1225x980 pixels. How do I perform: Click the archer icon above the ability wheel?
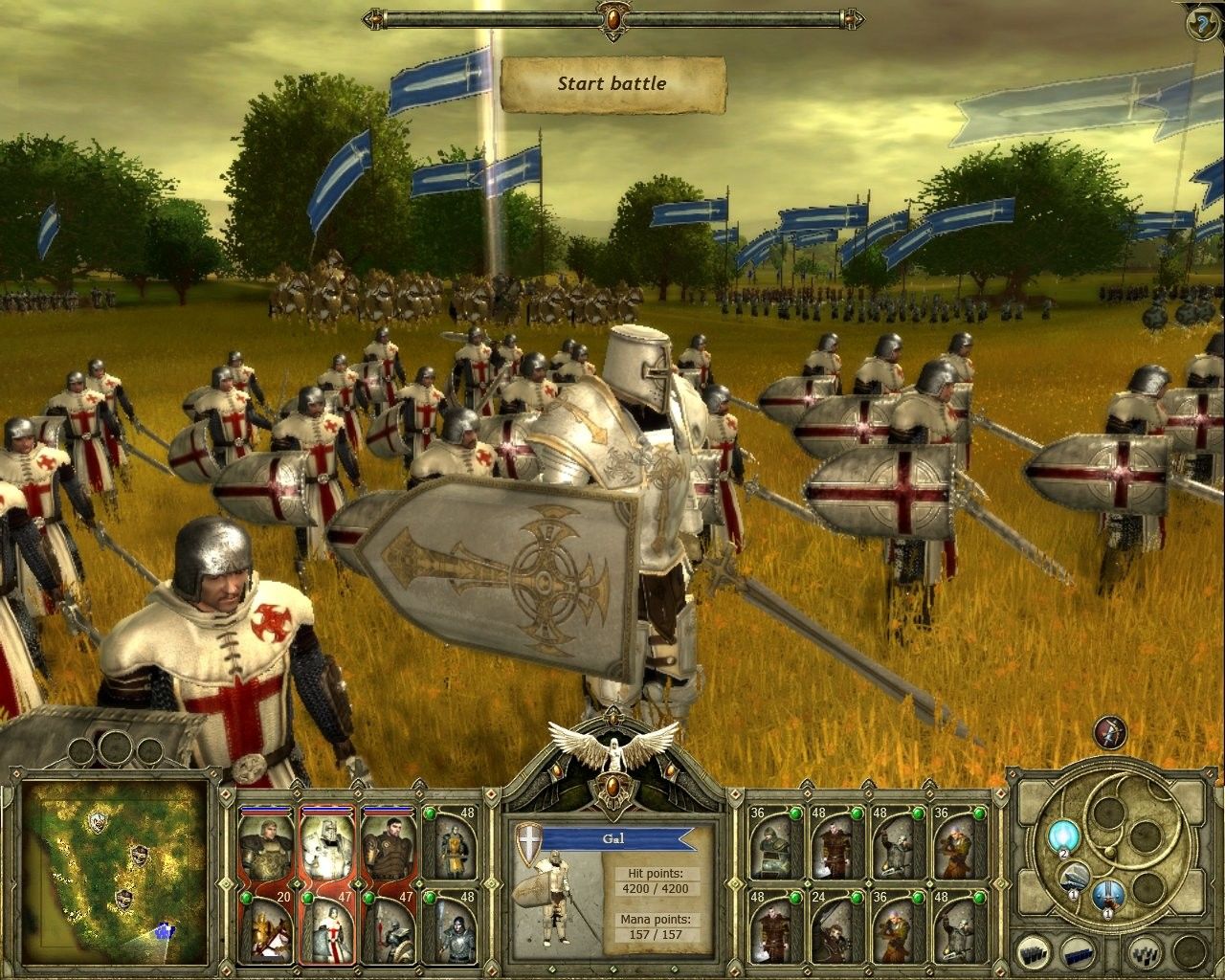click(x=1112, y=733)
